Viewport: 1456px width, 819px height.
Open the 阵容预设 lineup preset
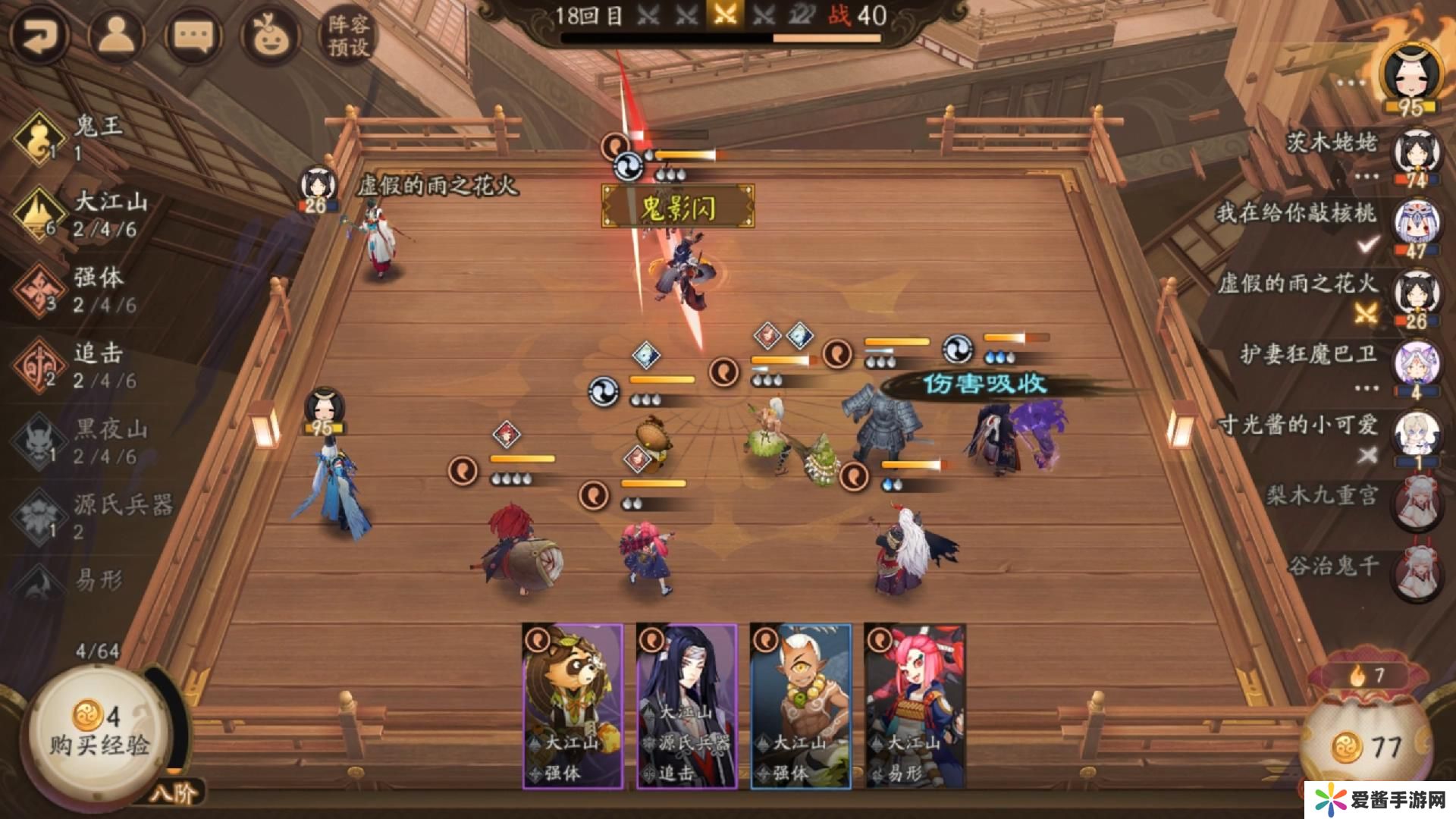coord(347,36)
